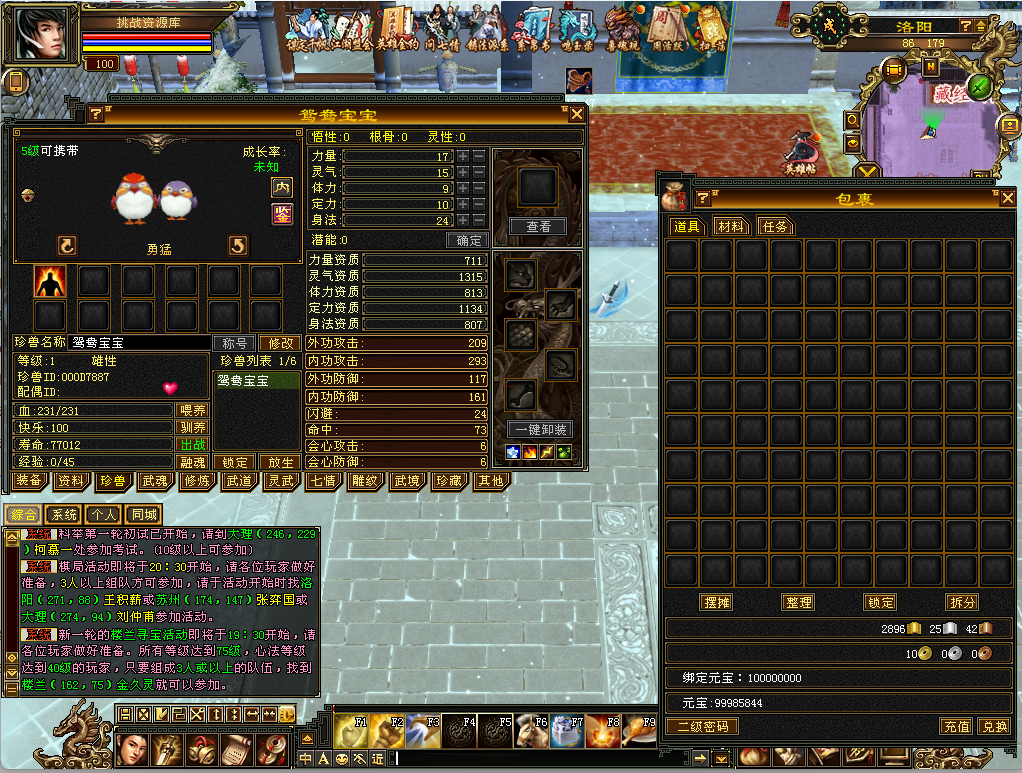Click the 放生 release pet button
The height and width of the screenshot is (773, 1022).
[277, 463]
